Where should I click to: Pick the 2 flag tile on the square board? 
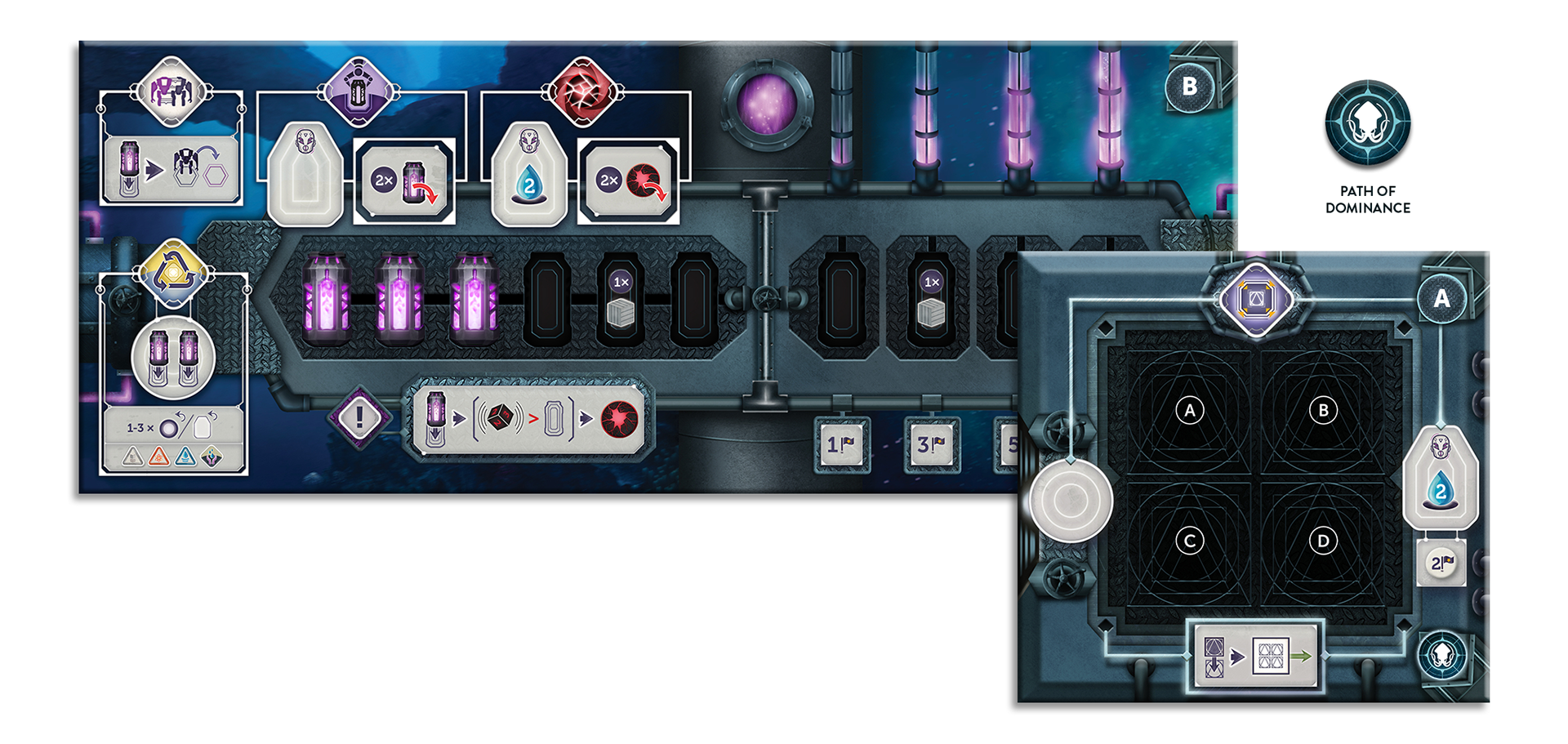point(1441,563)
